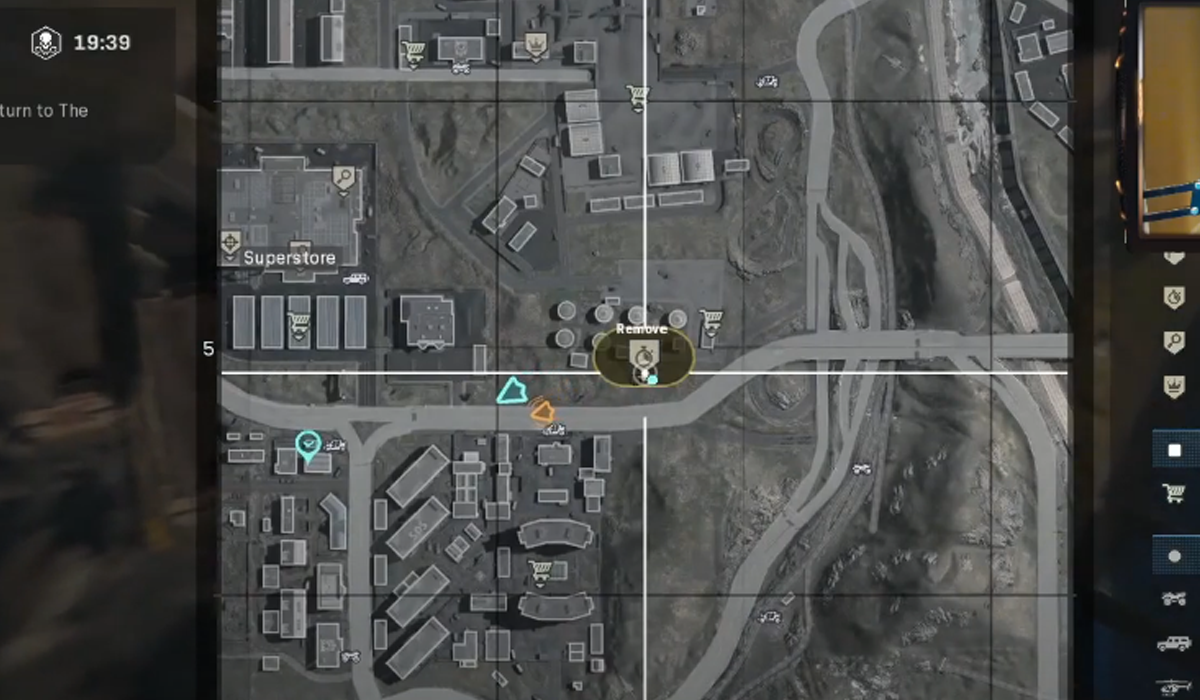The height and width of the screenshot is (700, 1200).
Task: Toggle the buy station cart legend entry
Action: click(1174, 493)
